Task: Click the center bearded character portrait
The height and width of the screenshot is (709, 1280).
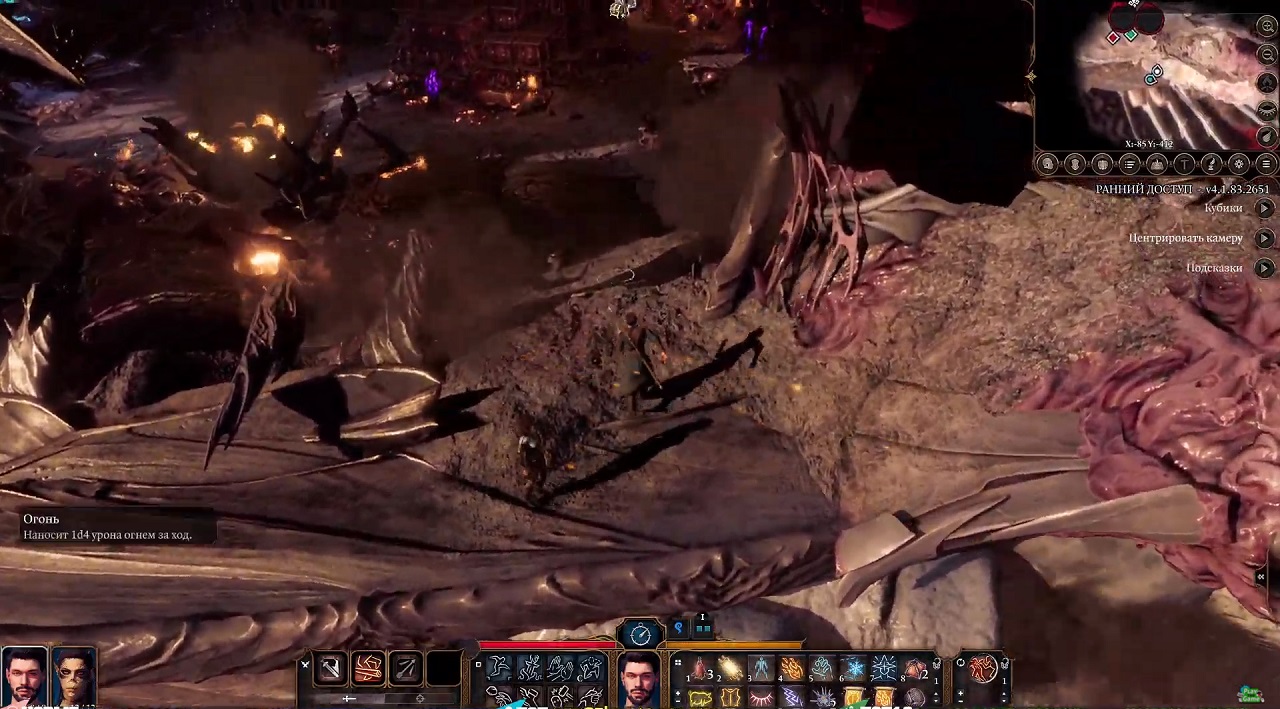Action: (638, 680)
